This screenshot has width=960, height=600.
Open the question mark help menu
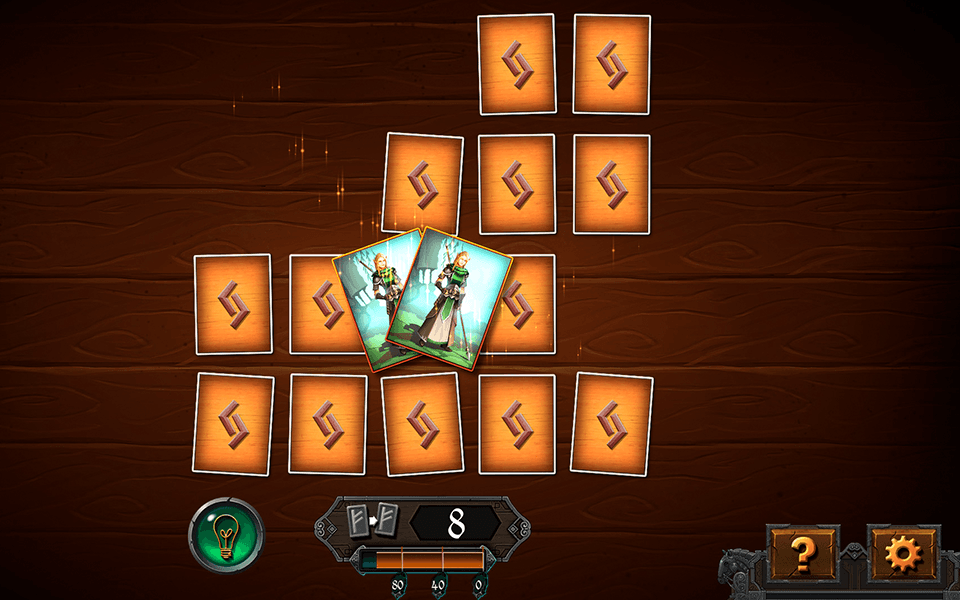click(x=802, y=552)
